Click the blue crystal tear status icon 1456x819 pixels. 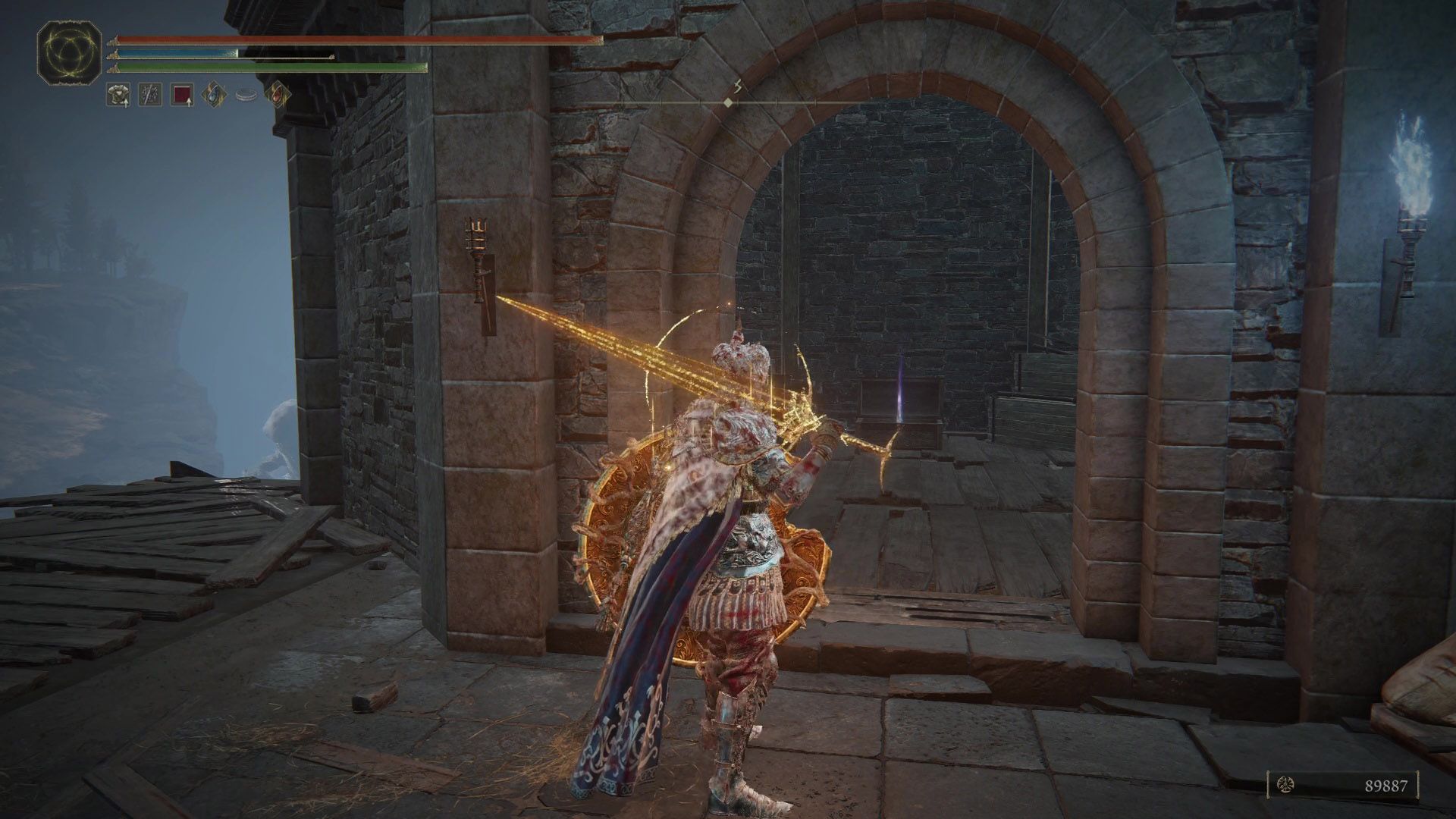tap(214, 95)
